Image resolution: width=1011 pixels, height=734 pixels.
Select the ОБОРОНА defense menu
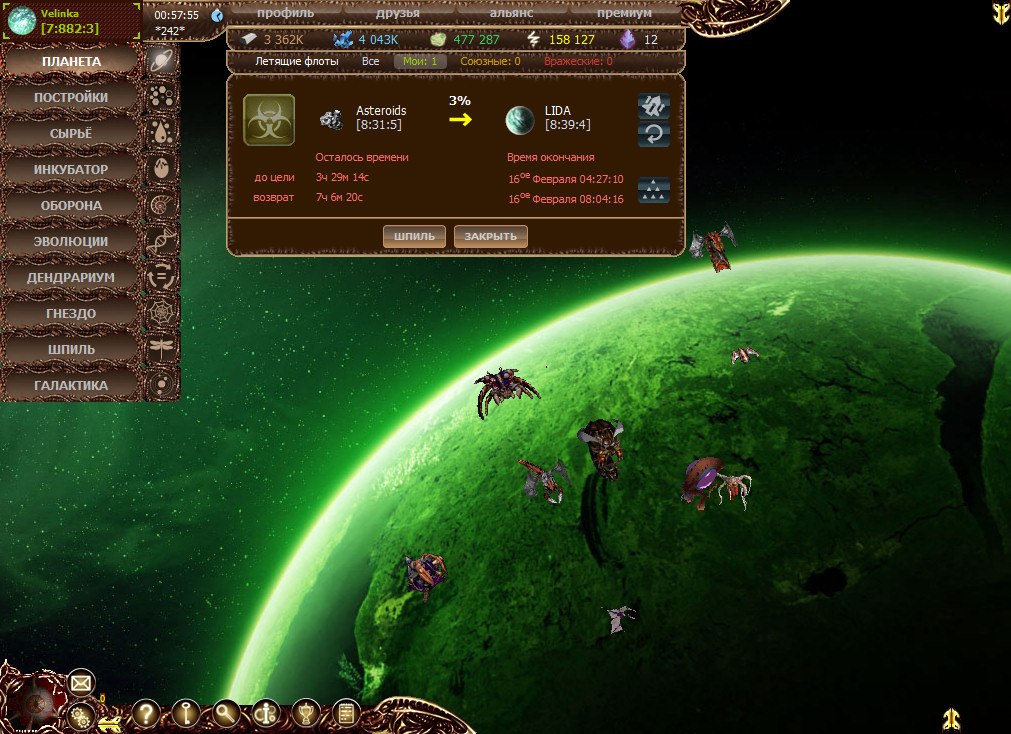pos(70,206)
